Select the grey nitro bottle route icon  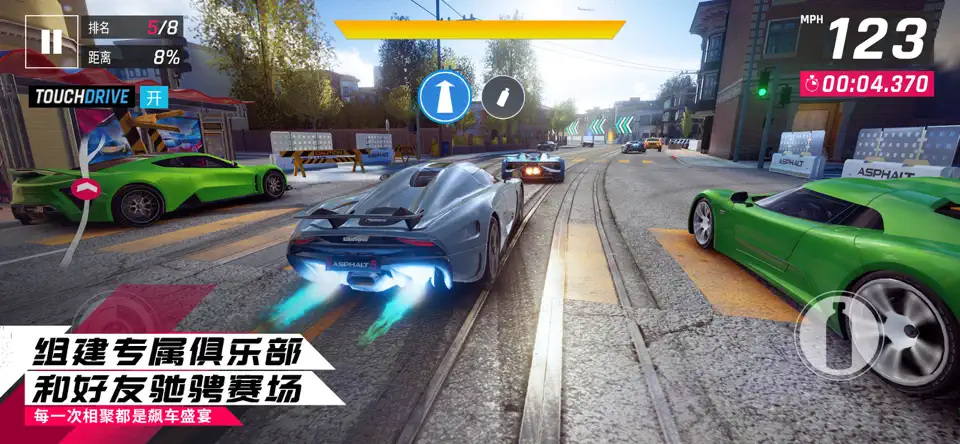(503, 97)
